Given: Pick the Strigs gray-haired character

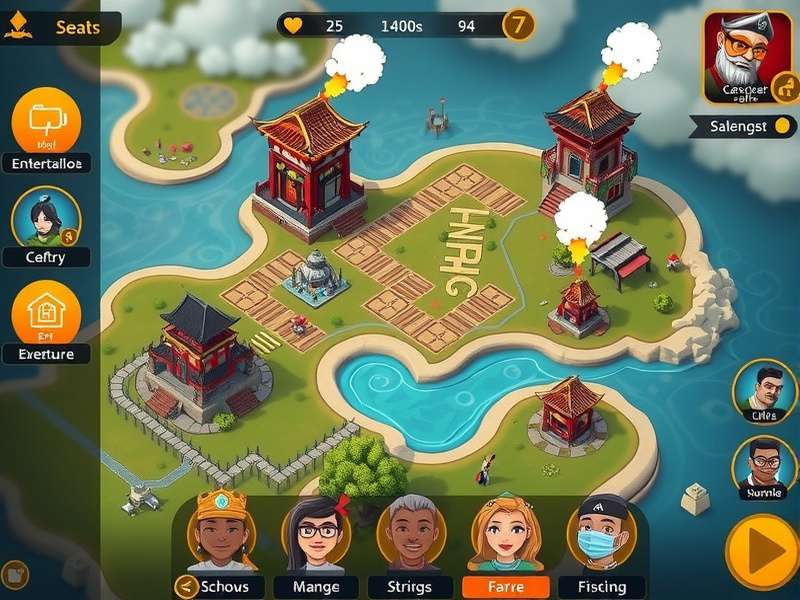Looking at the screenshot, I should click(x=410, y=532).
